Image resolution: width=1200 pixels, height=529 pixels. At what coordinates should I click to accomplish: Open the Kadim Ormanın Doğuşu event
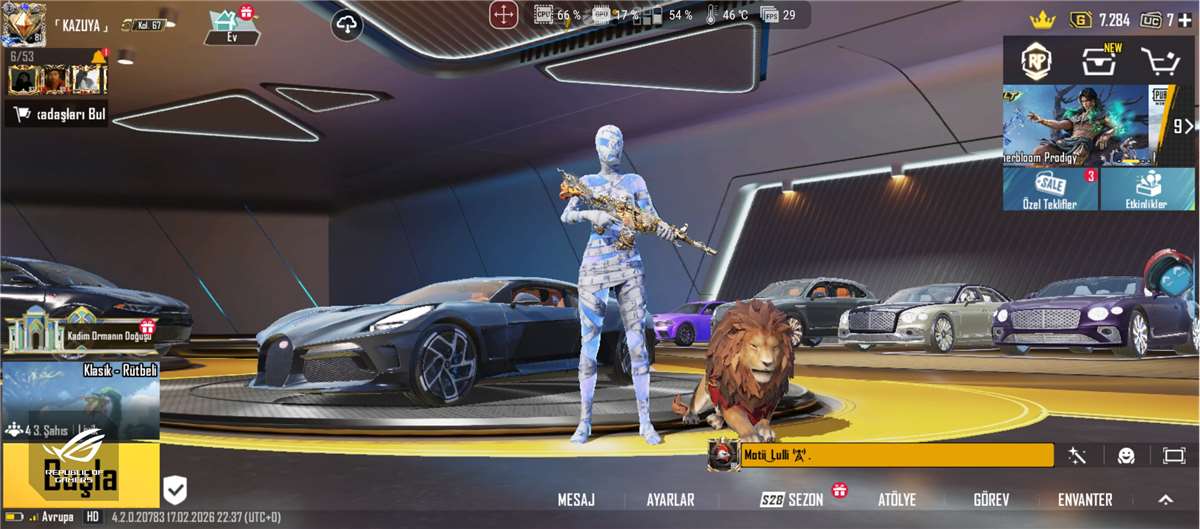[80, 334]
